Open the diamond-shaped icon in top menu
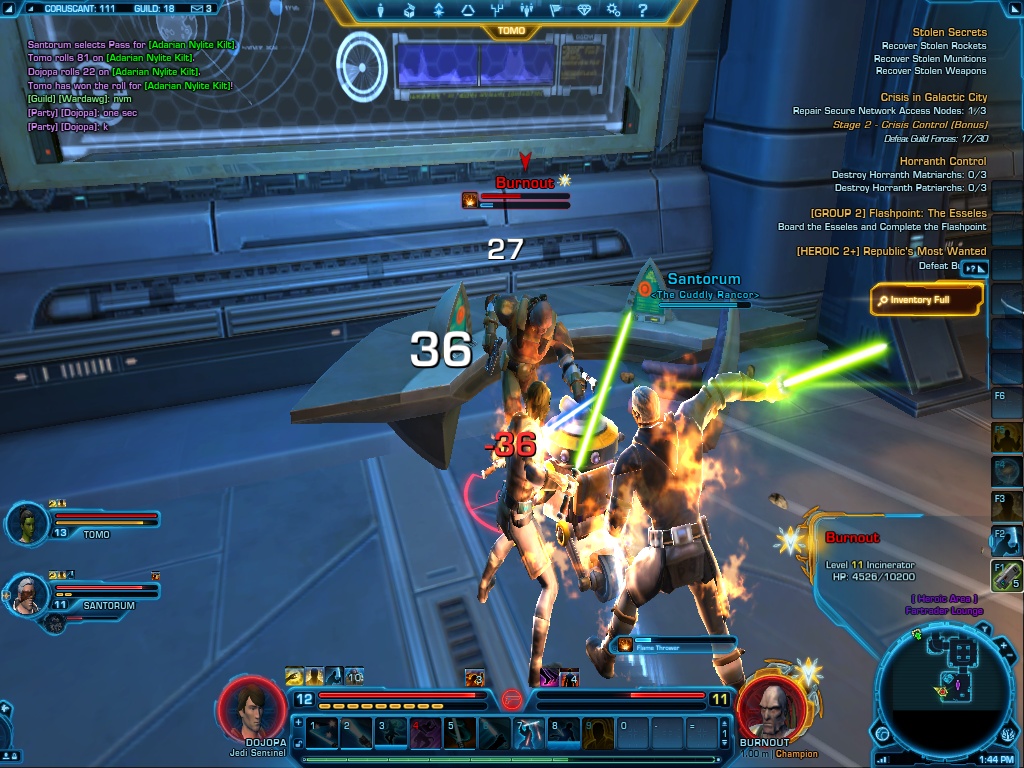Image resolution: width=1024 pixels, height=768 pixels. (585, 11)
